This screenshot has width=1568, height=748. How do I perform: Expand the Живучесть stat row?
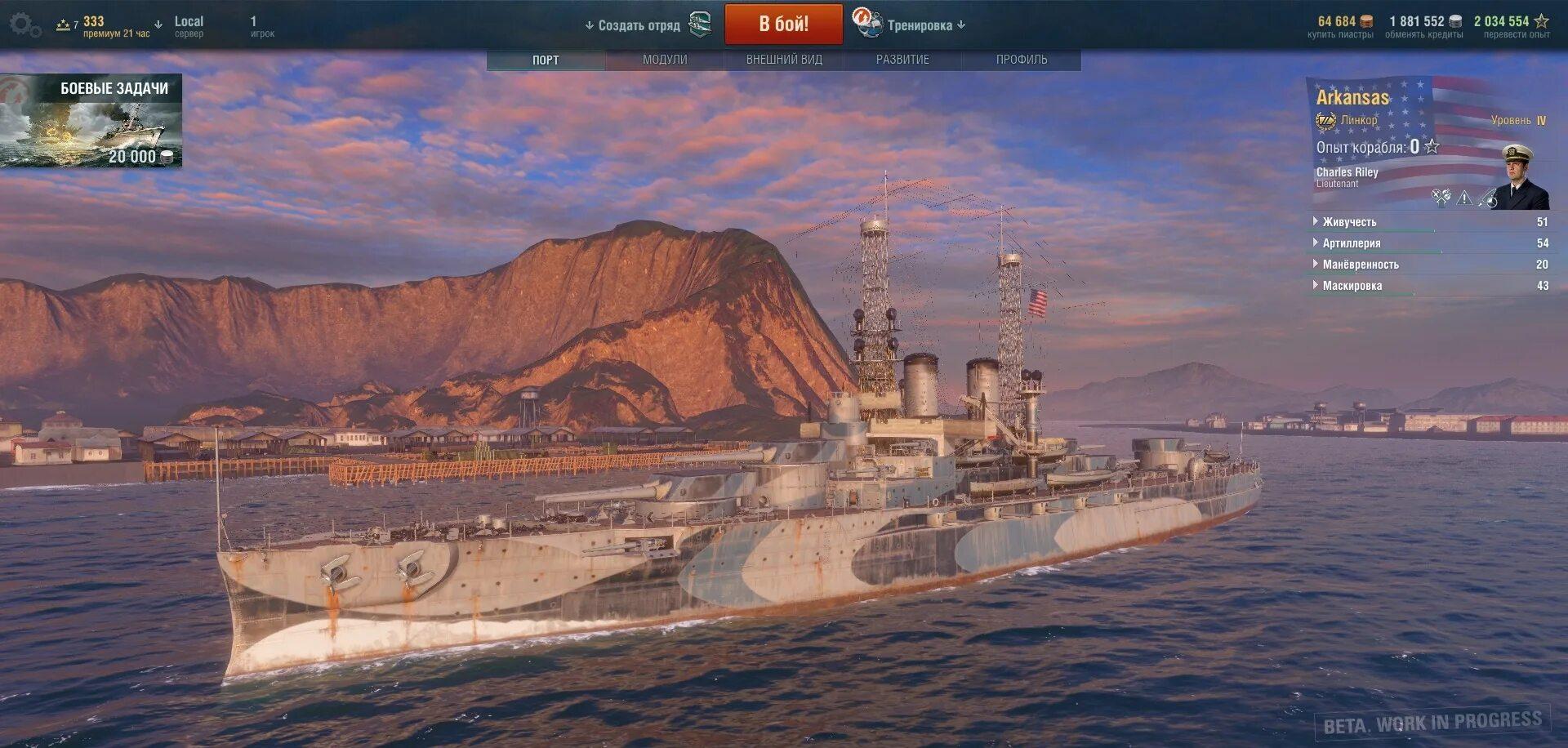pos(1349,222)
